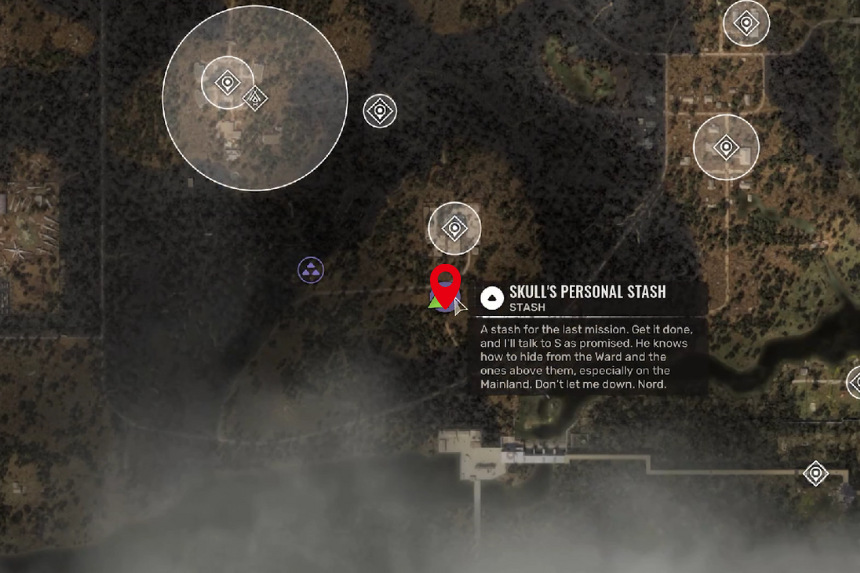Select the location marker inside the largest circle
Screen dimensions: 860x573
pos(228,82)
